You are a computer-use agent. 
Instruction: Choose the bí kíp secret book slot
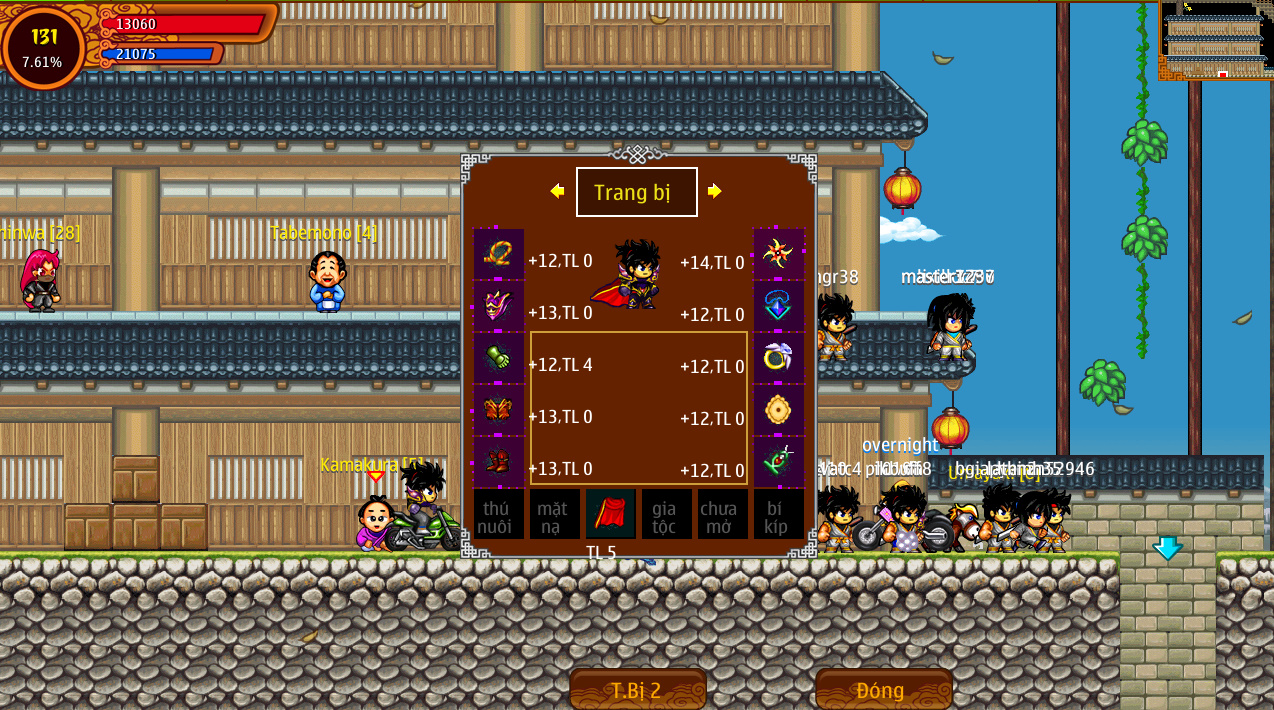click(778, 514)
